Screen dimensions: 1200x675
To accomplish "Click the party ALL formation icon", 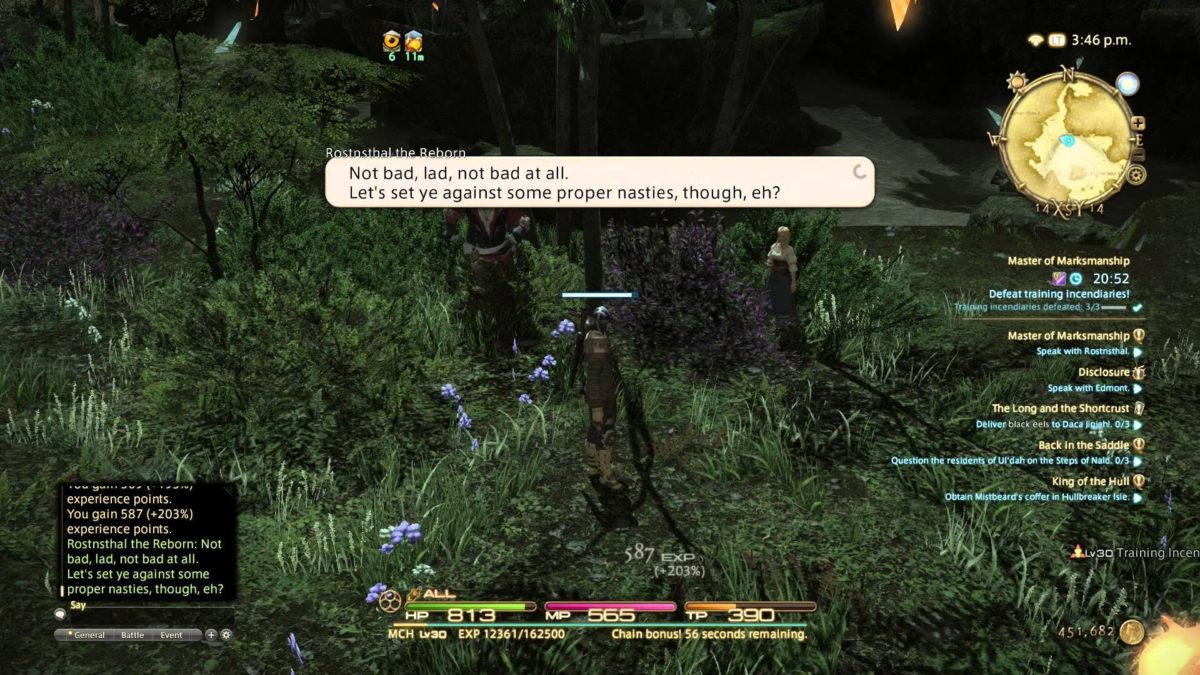I will point(389,600).
